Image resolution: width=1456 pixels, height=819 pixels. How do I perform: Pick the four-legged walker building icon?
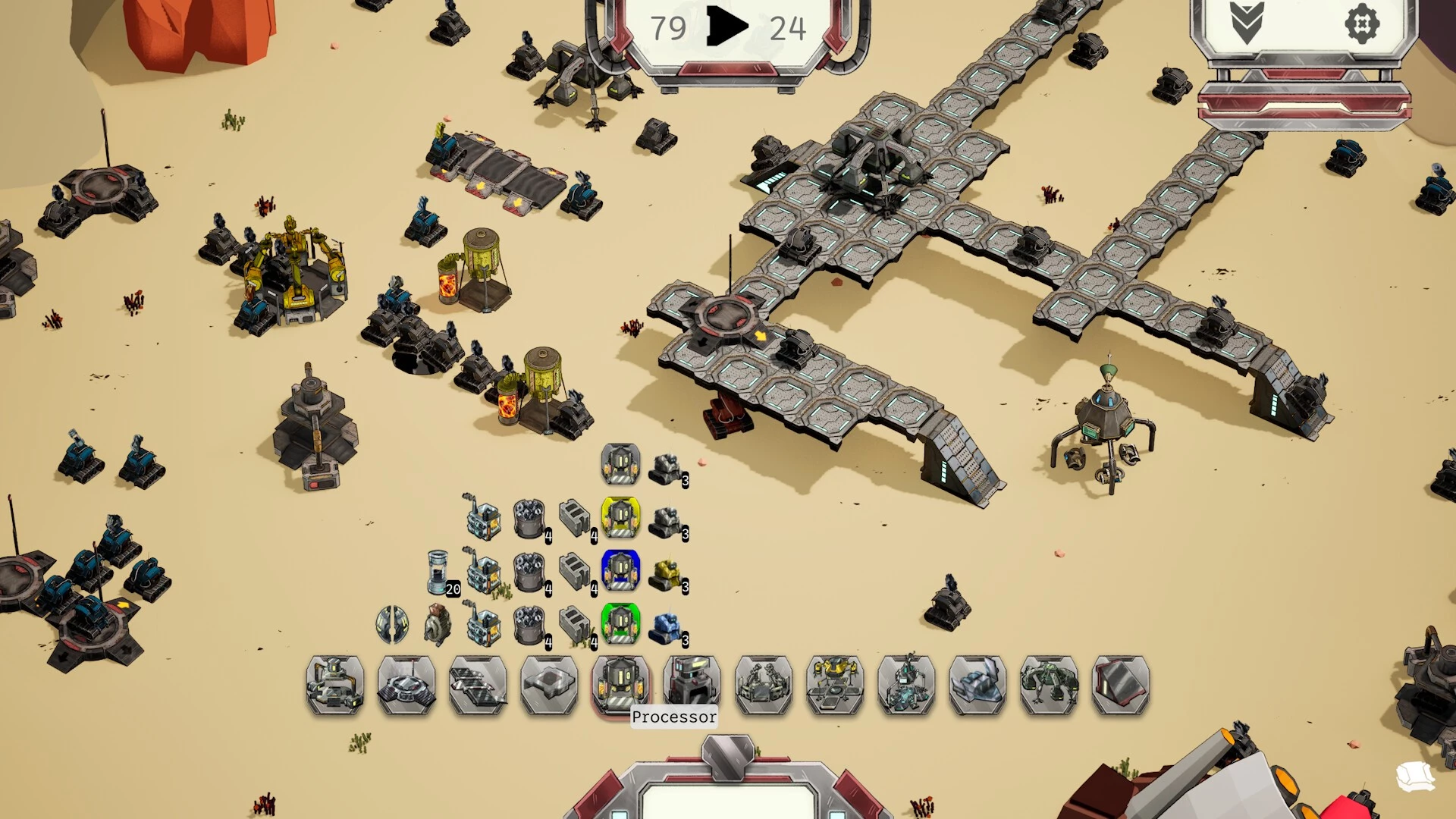click(x=1048, y=685)
